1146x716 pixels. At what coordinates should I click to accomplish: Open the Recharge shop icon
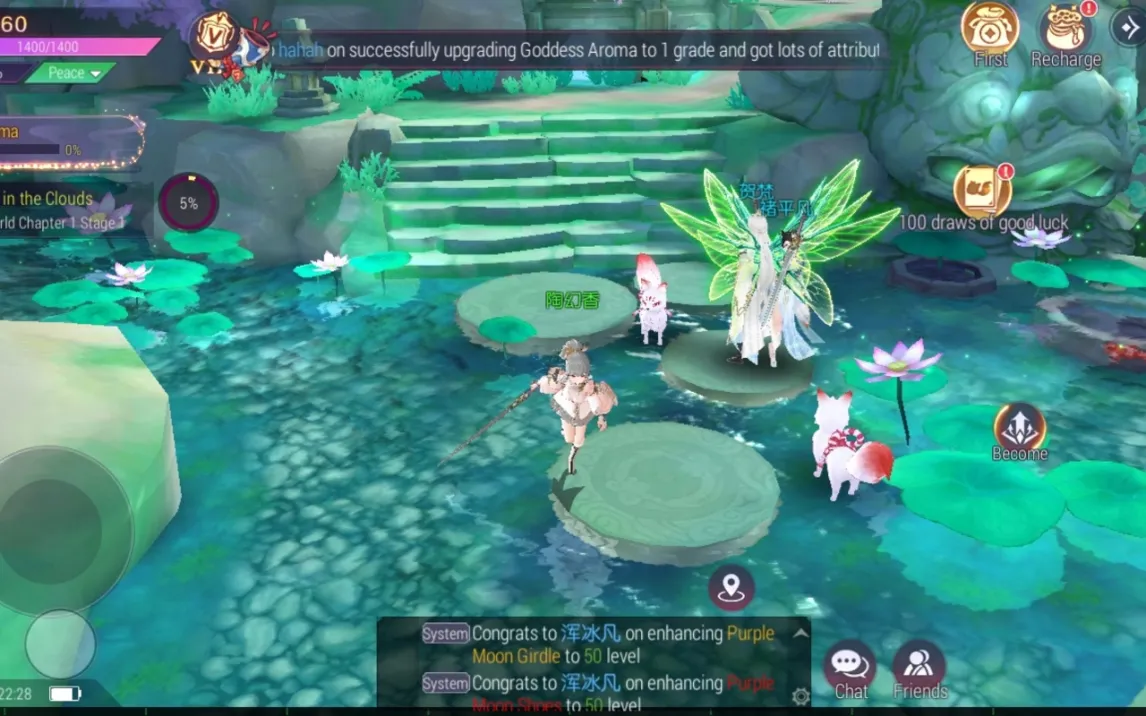pyautogui.click(x=1066, y=30)
